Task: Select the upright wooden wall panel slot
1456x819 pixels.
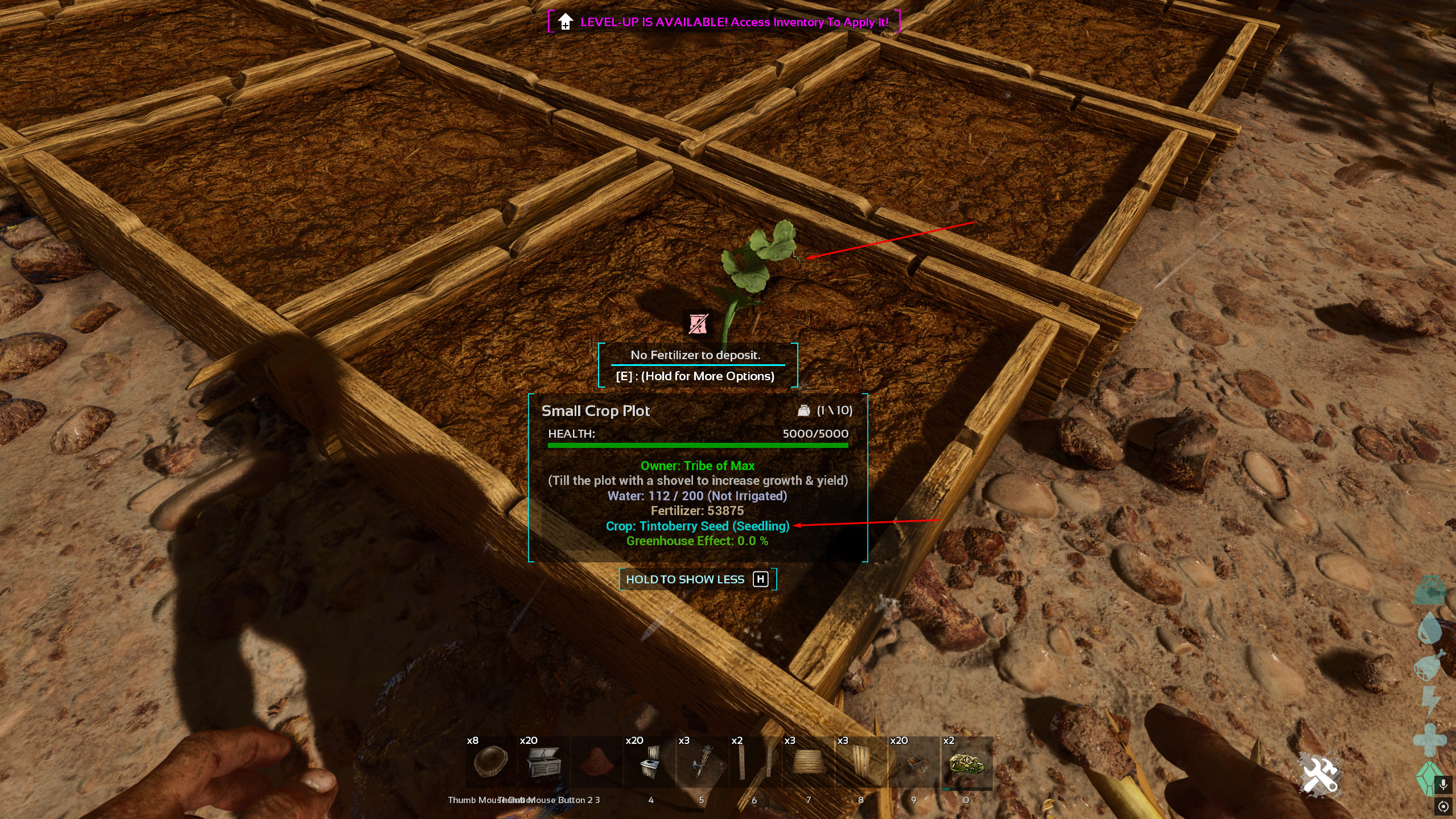Action: (x=860, y=763)
